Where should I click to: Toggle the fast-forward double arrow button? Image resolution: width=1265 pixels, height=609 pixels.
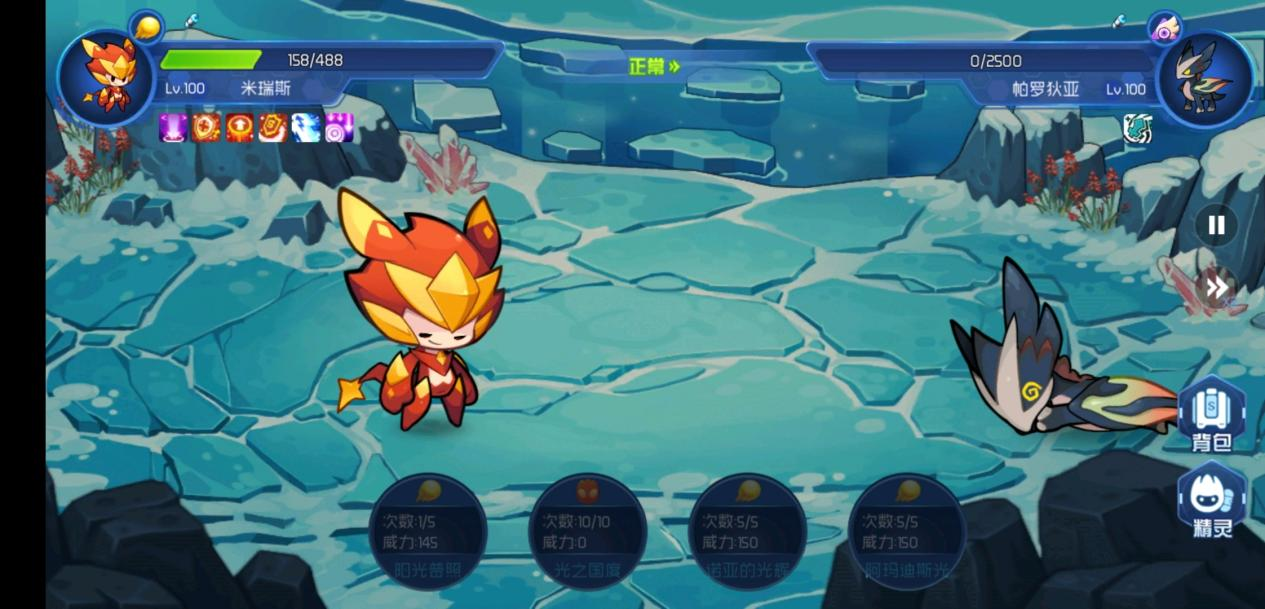pos(1216,288)
